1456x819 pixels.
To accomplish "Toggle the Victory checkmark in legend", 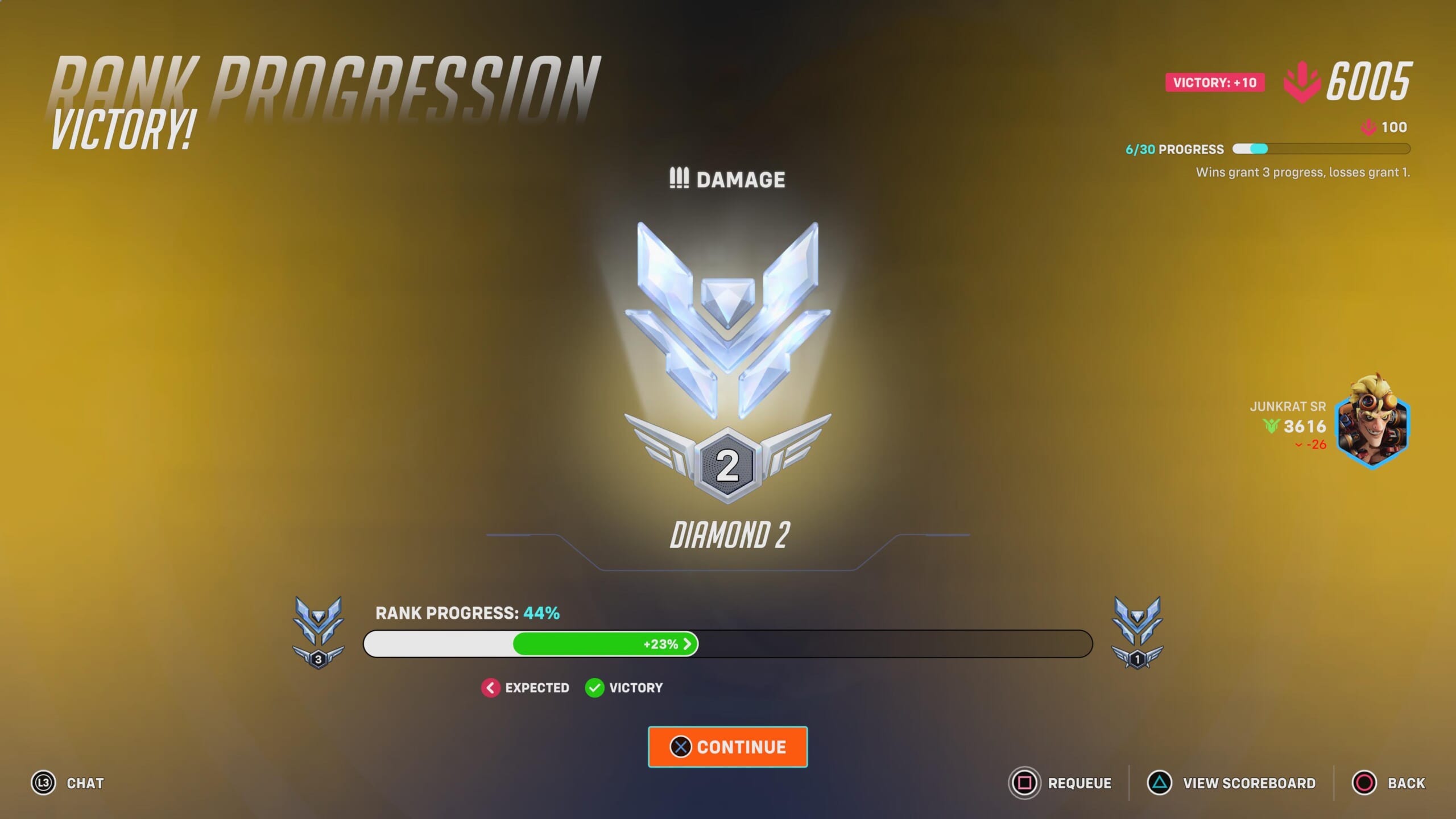I will [x=593, y=688].
